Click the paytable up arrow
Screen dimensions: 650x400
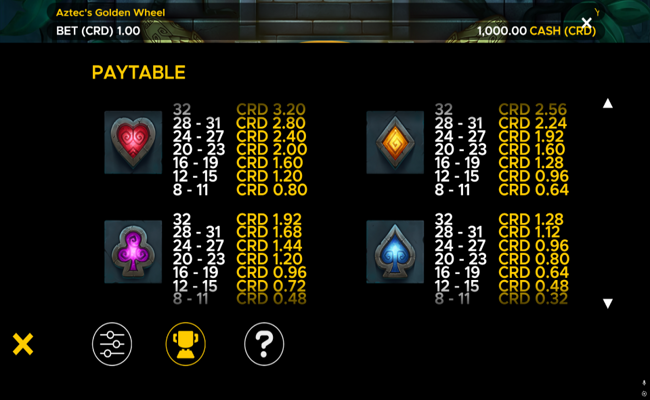(607, 103)
